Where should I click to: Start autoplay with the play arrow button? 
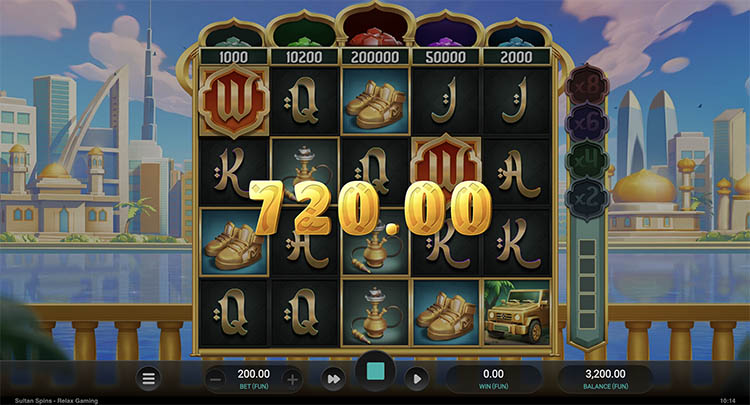[x=417, y=378]
